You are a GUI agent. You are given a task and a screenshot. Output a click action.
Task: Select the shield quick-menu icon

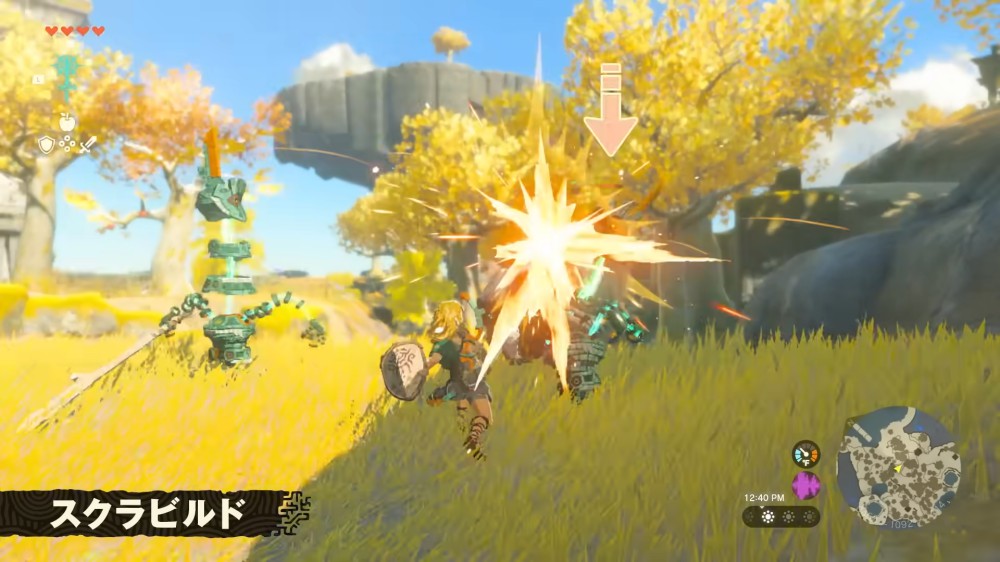pyautogui.click(x=46, y=145)
